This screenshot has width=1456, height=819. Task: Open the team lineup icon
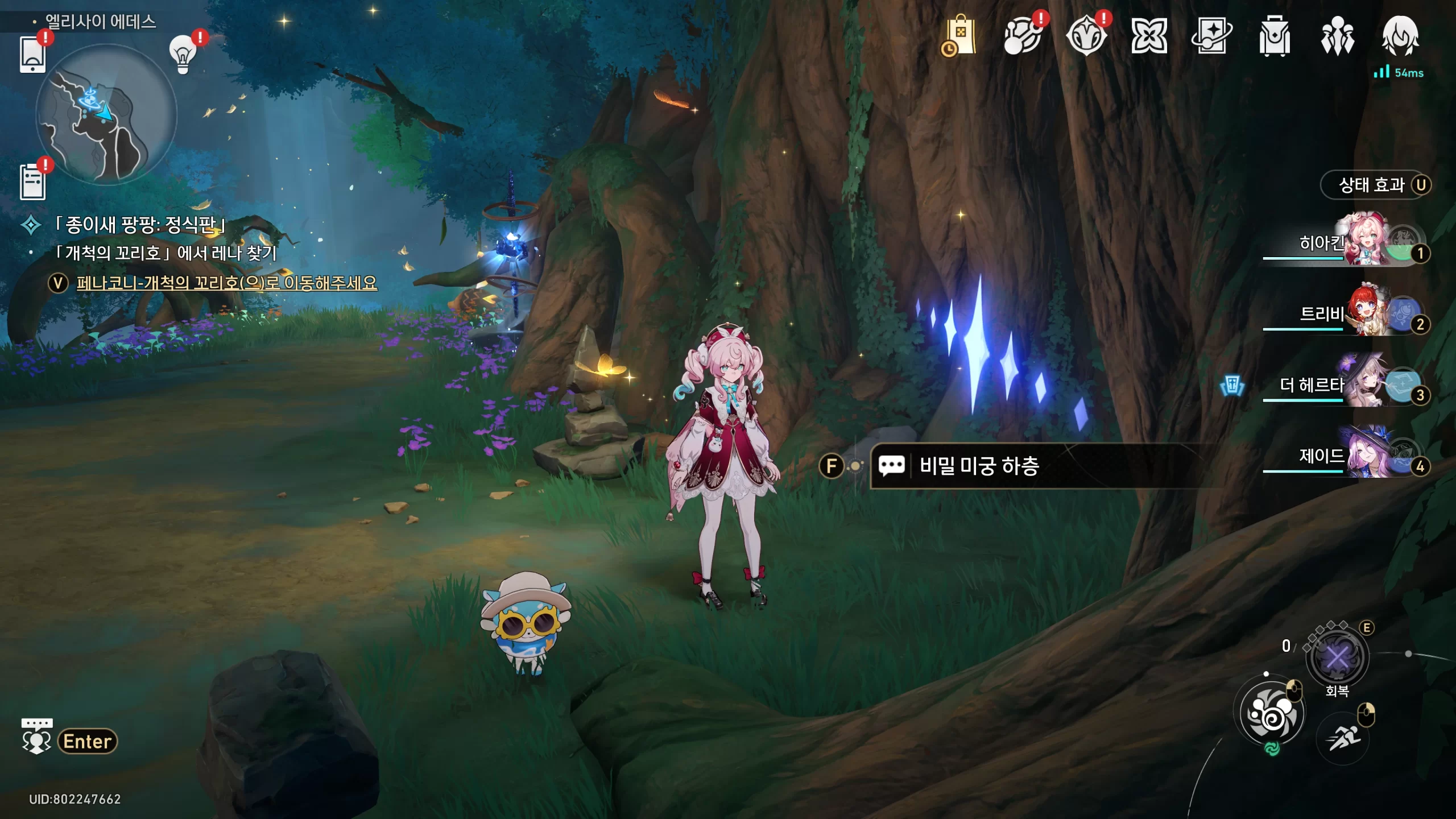1337,36
